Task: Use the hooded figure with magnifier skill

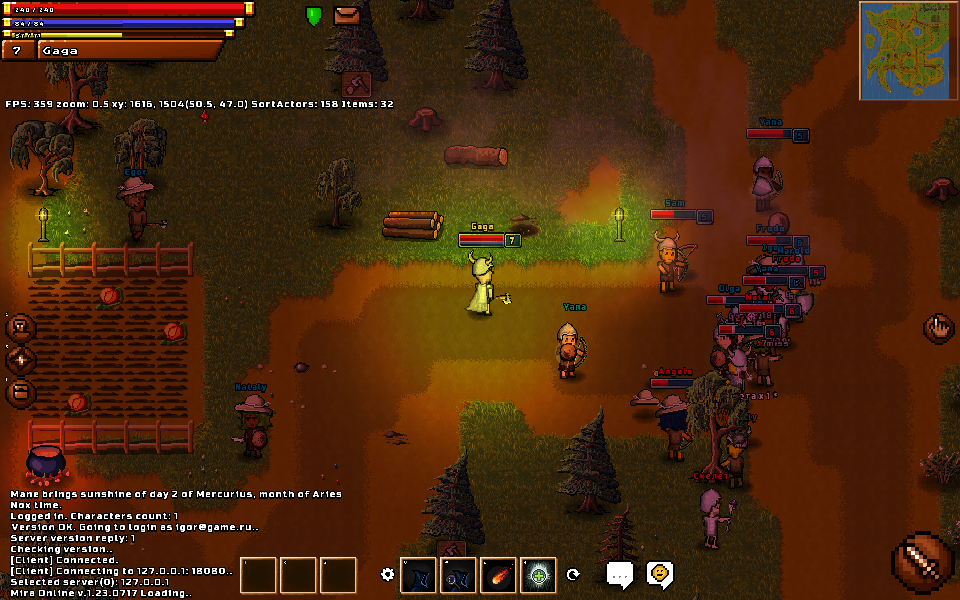Action: coord(458,575)
